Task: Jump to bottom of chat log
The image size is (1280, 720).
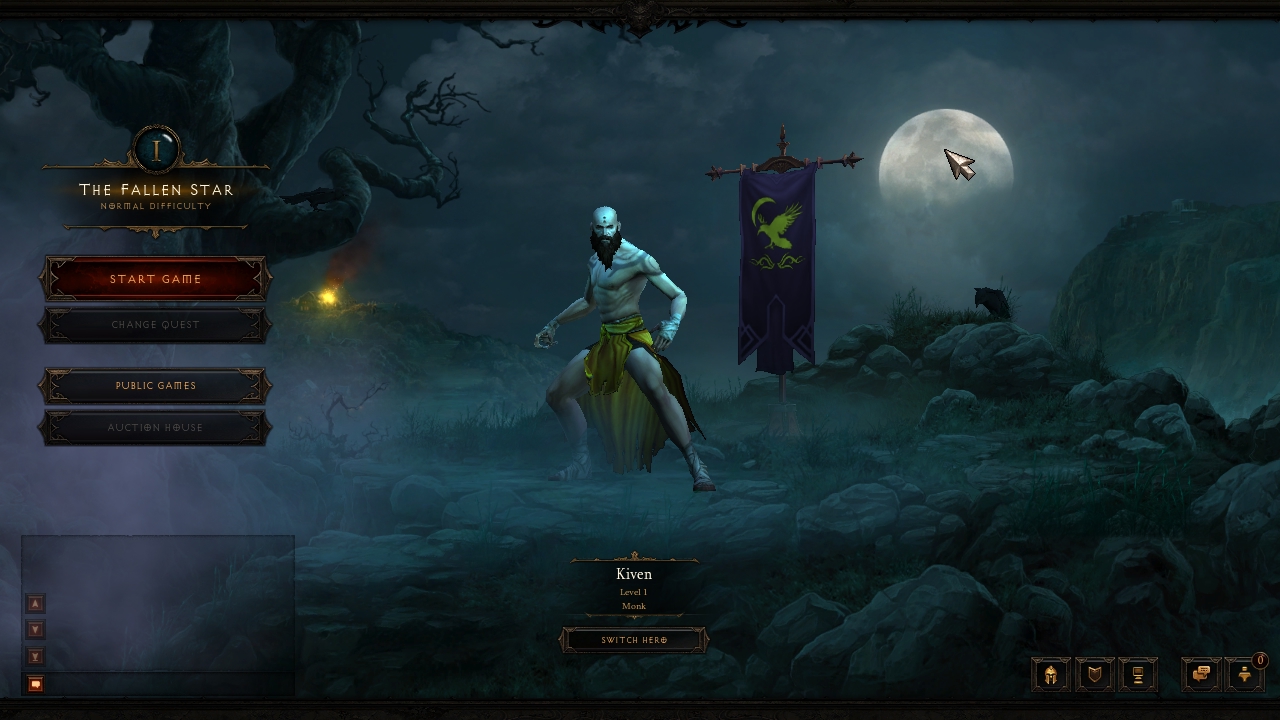Action: (36, 657)
